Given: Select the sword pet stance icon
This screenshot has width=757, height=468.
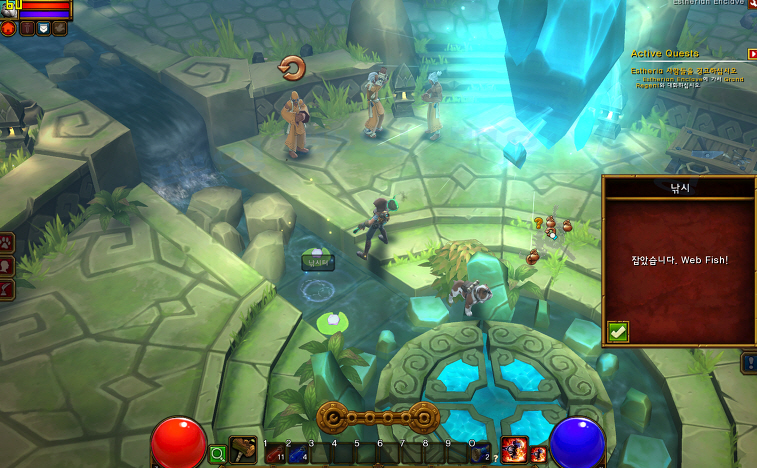Looking at the screenshot, I should 27,28.
